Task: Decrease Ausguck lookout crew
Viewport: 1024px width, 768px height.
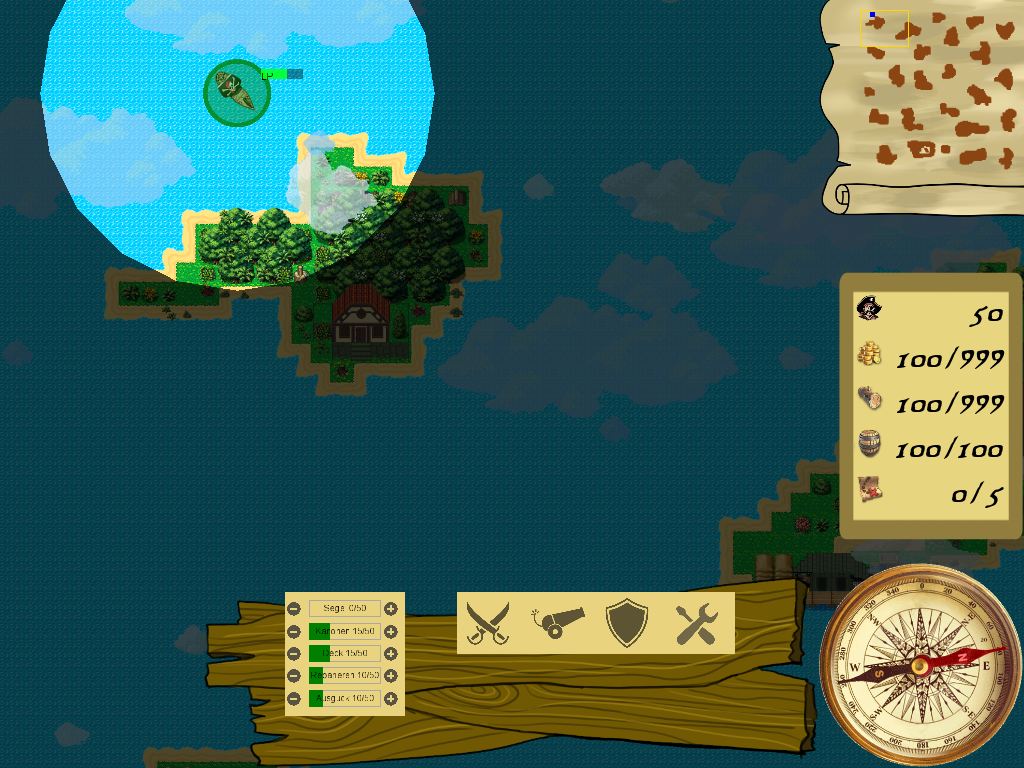Action: [x=293, y=698]
